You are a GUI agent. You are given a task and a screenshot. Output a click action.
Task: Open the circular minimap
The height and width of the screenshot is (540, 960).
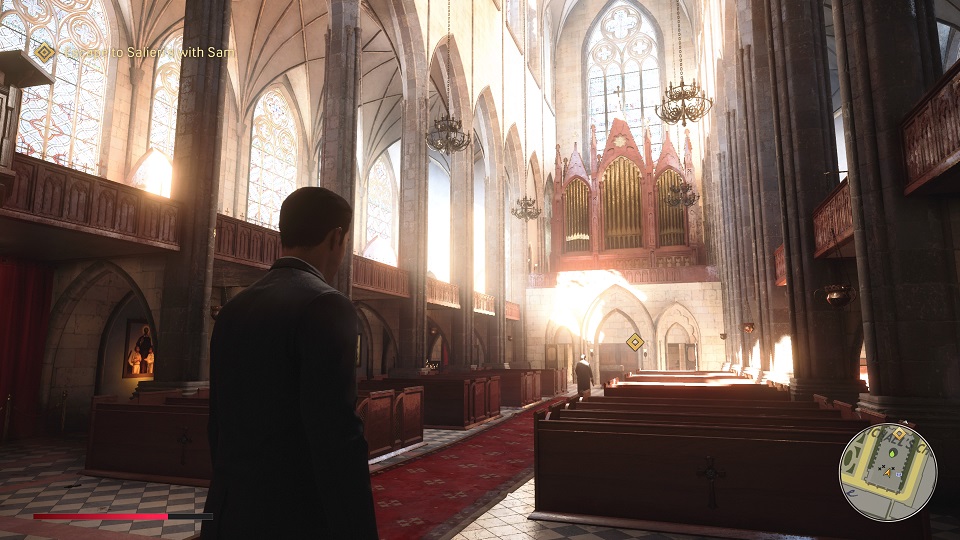pyautogui.click(x=887, y=472)
